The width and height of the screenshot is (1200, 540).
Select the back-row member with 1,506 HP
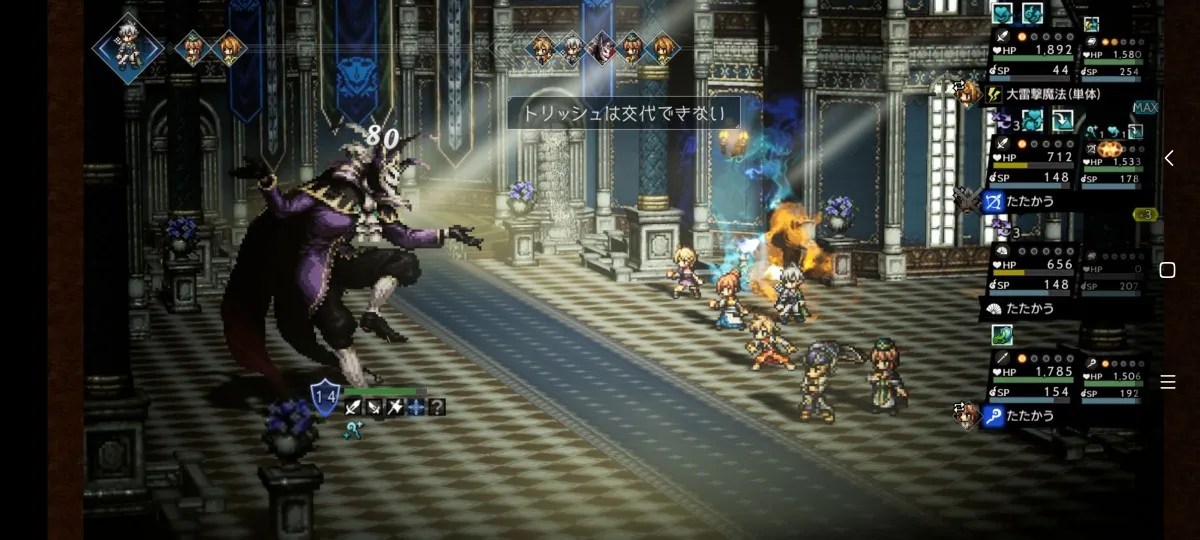point(1113,377)
